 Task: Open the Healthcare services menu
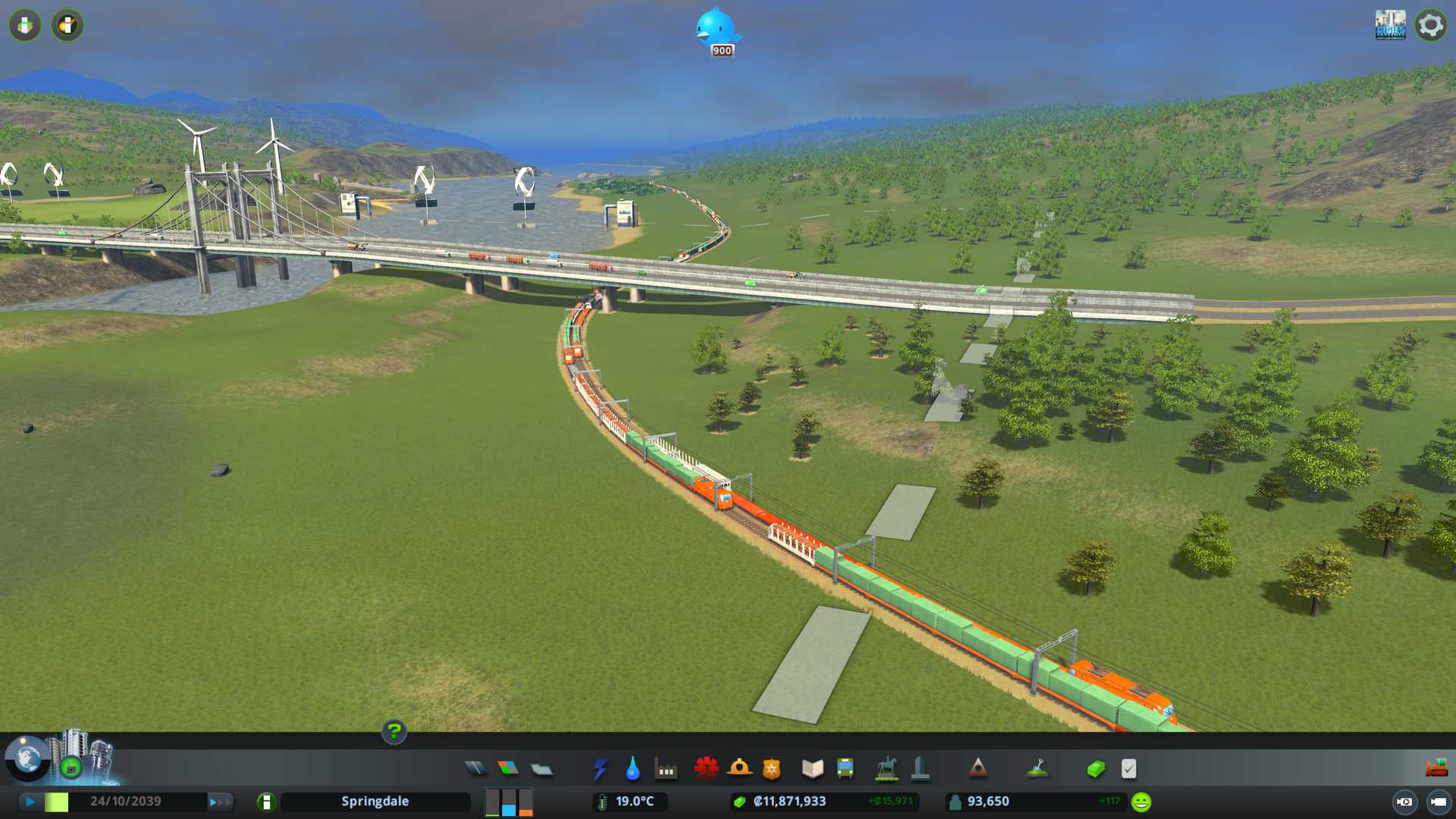click(706, 769)
